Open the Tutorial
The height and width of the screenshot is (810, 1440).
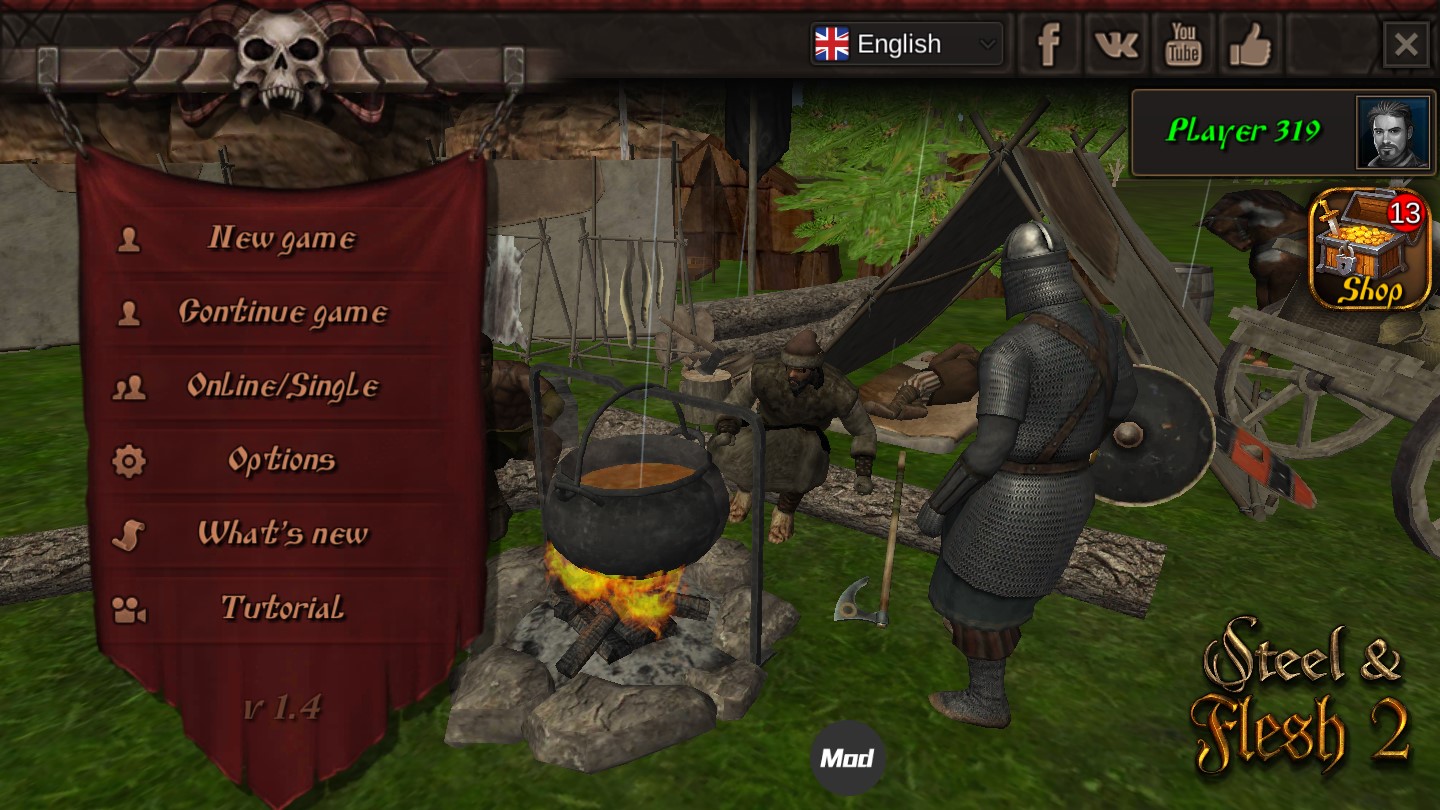pyautogui.click(x=282, y=608)
